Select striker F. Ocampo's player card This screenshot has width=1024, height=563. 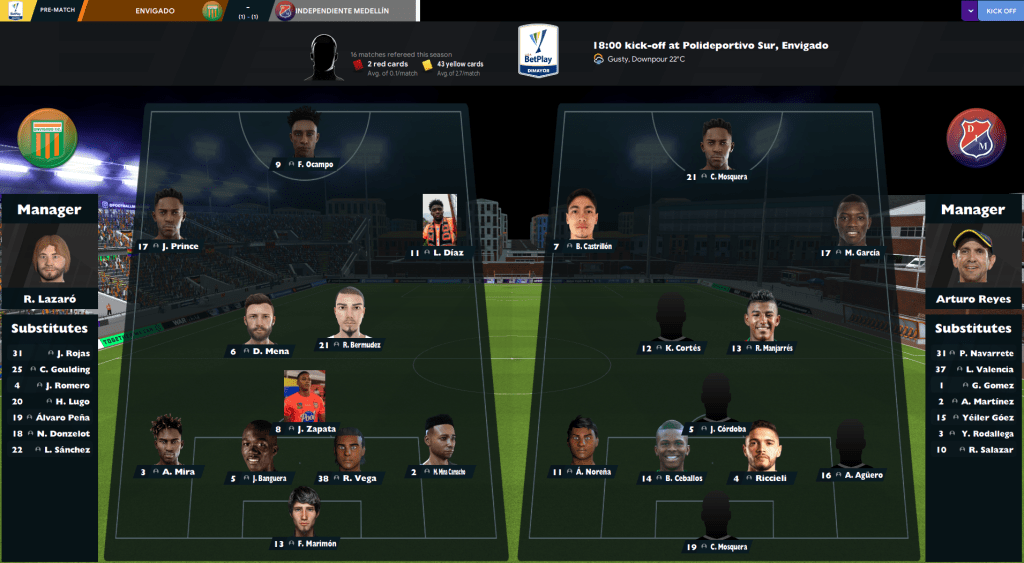coord(304,141)
